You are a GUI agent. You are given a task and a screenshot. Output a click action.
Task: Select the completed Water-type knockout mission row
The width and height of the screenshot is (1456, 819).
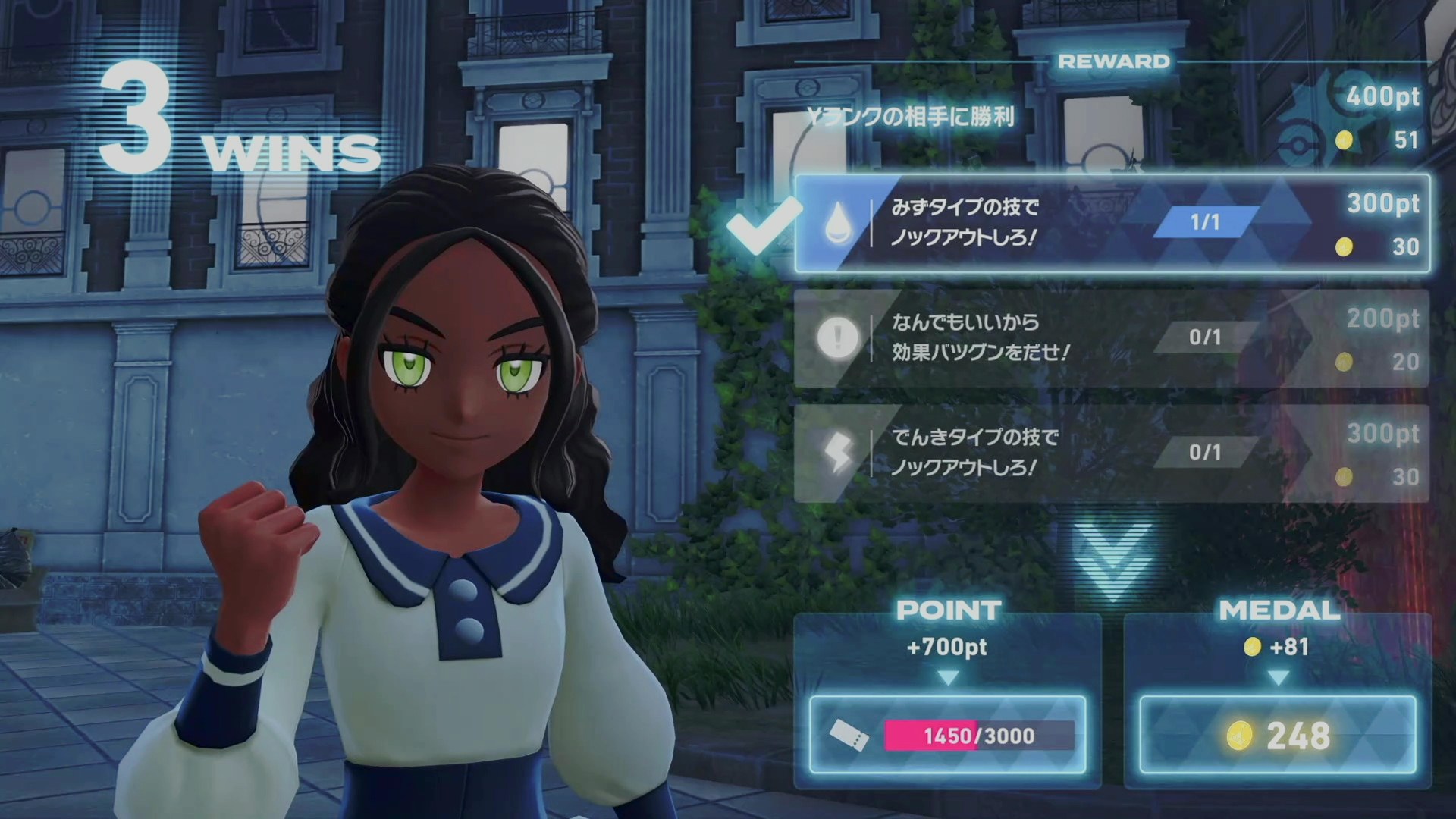pos(1112,224)
